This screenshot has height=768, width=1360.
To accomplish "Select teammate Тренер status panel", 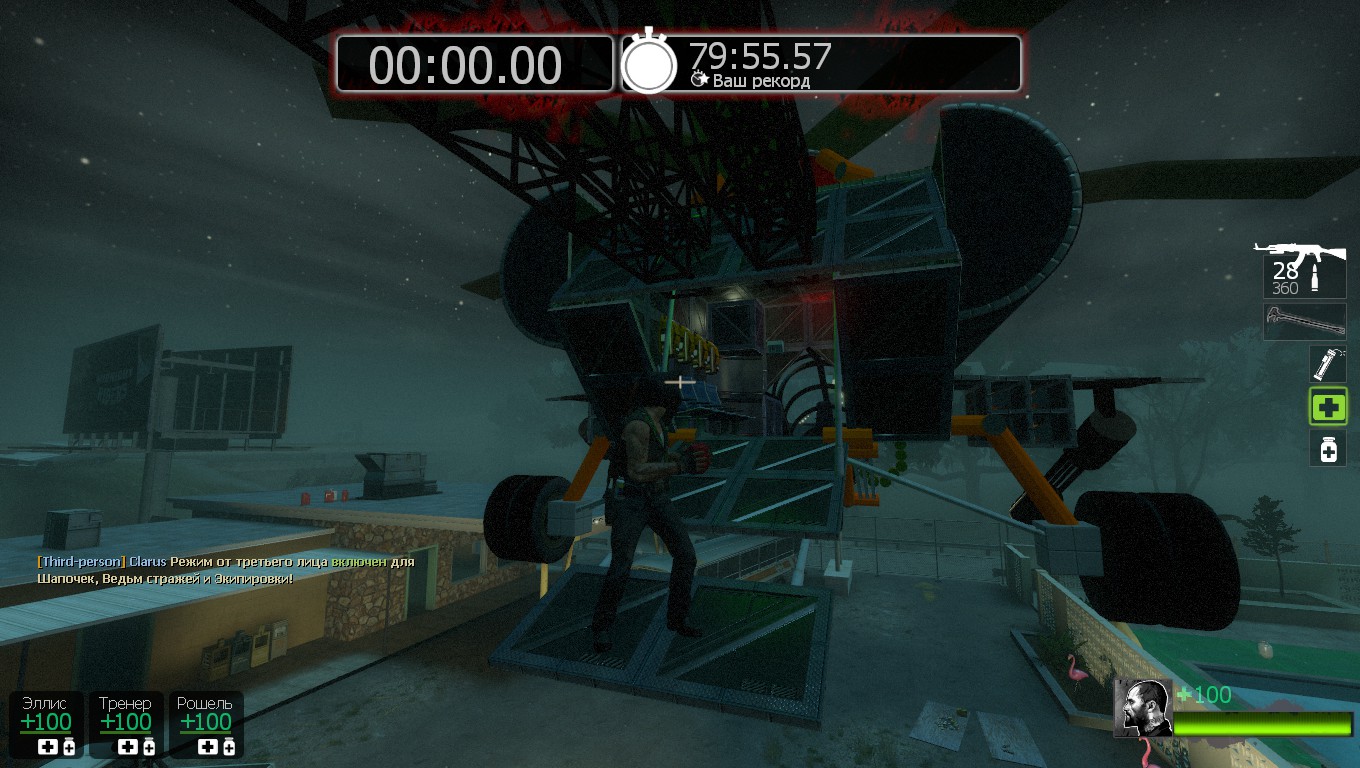I will coord(126,724).
